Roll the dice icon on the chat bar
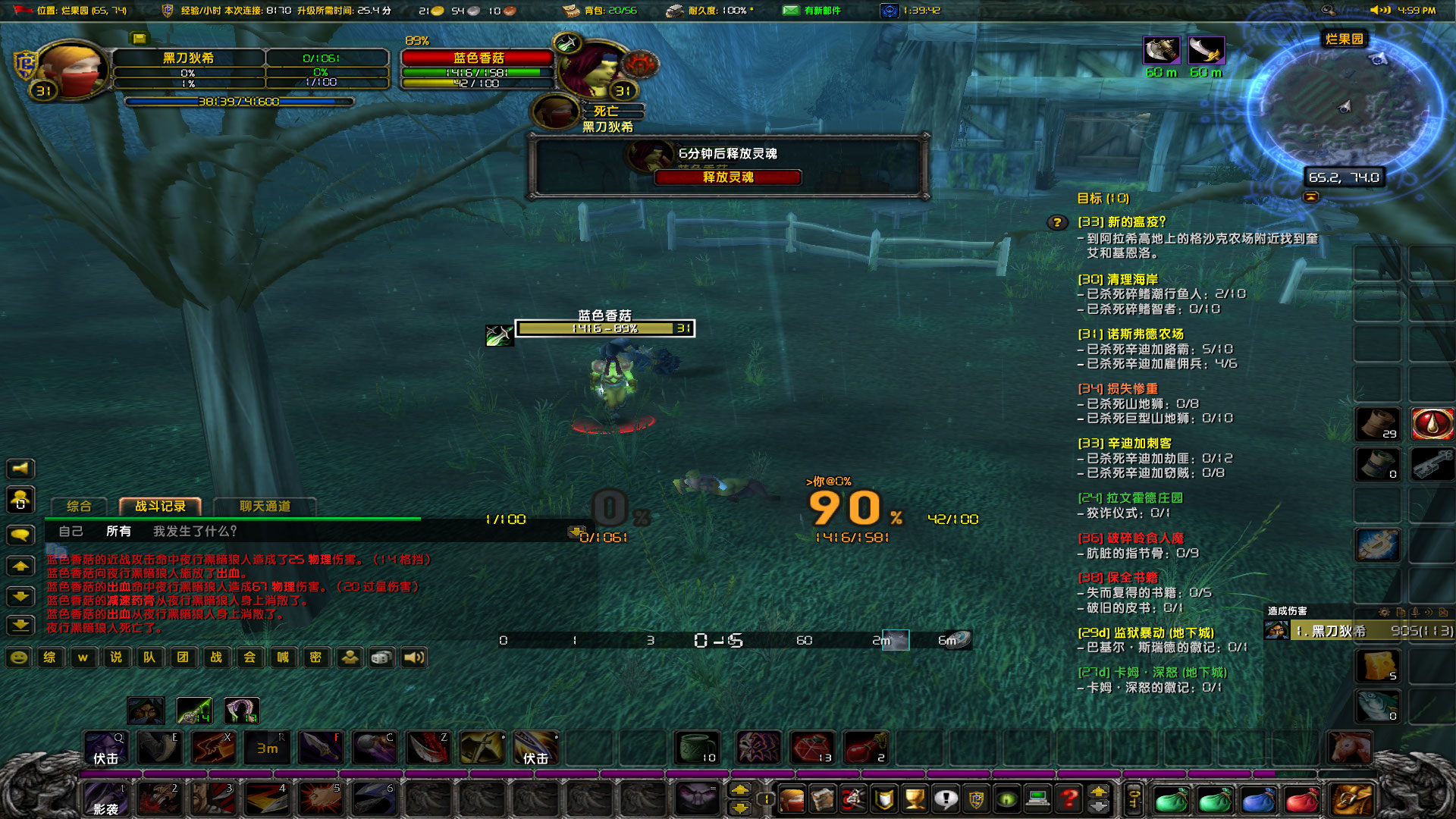This screenshot has width=1456, height=819. (x=381, y=657)
